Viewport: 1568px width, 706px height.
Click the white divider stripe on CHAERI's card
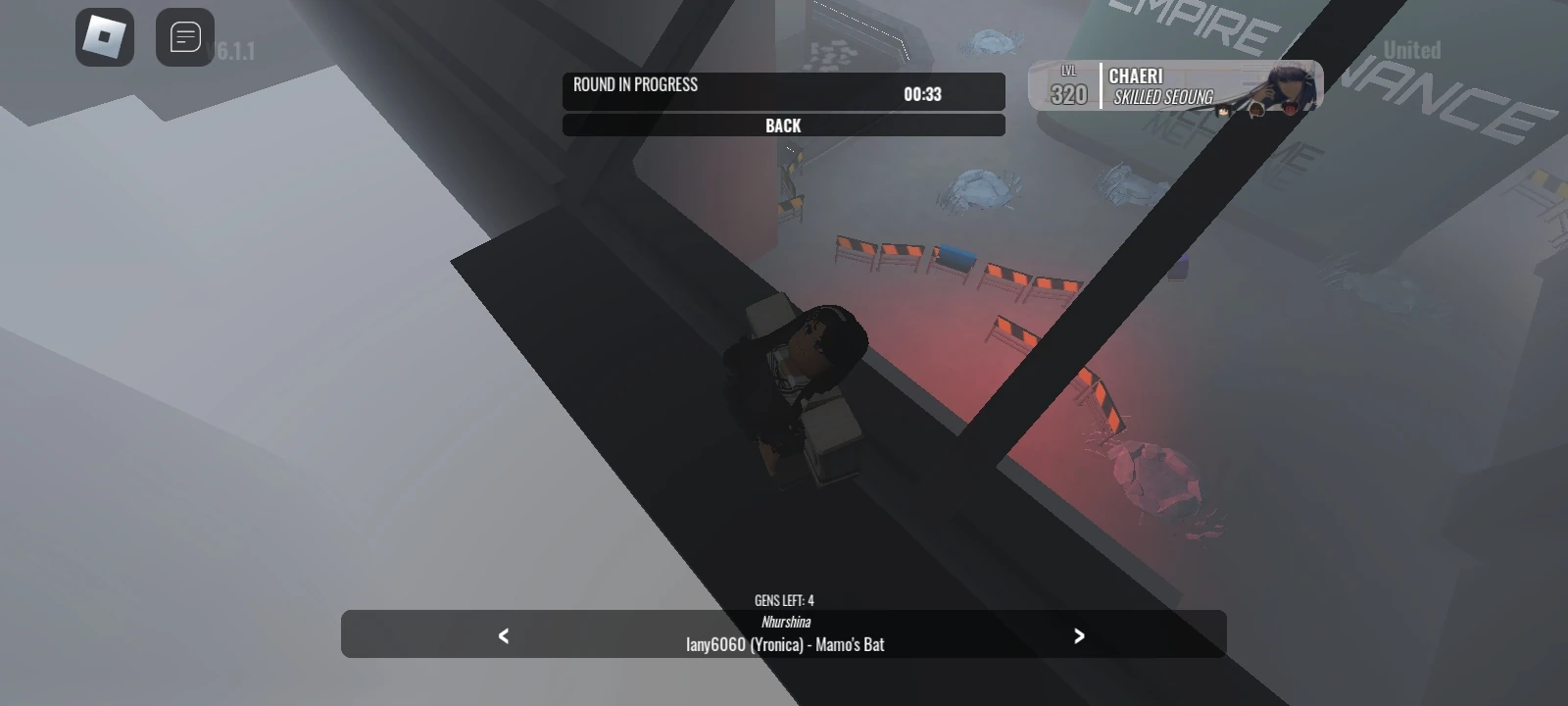[1100, 85]
